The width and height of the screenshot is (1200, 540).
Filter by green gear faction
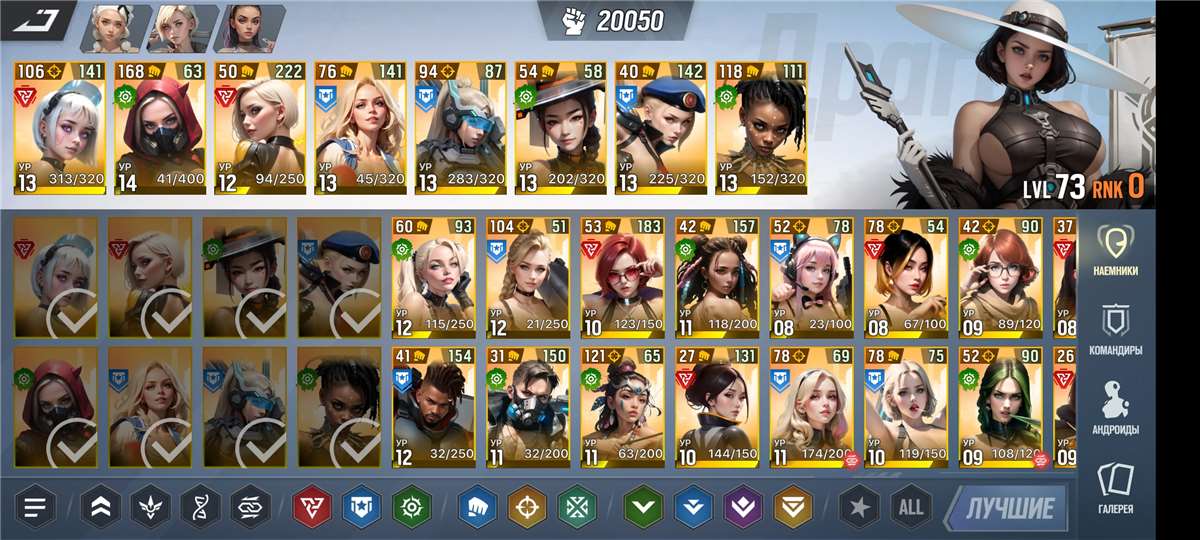click(411, 507)
